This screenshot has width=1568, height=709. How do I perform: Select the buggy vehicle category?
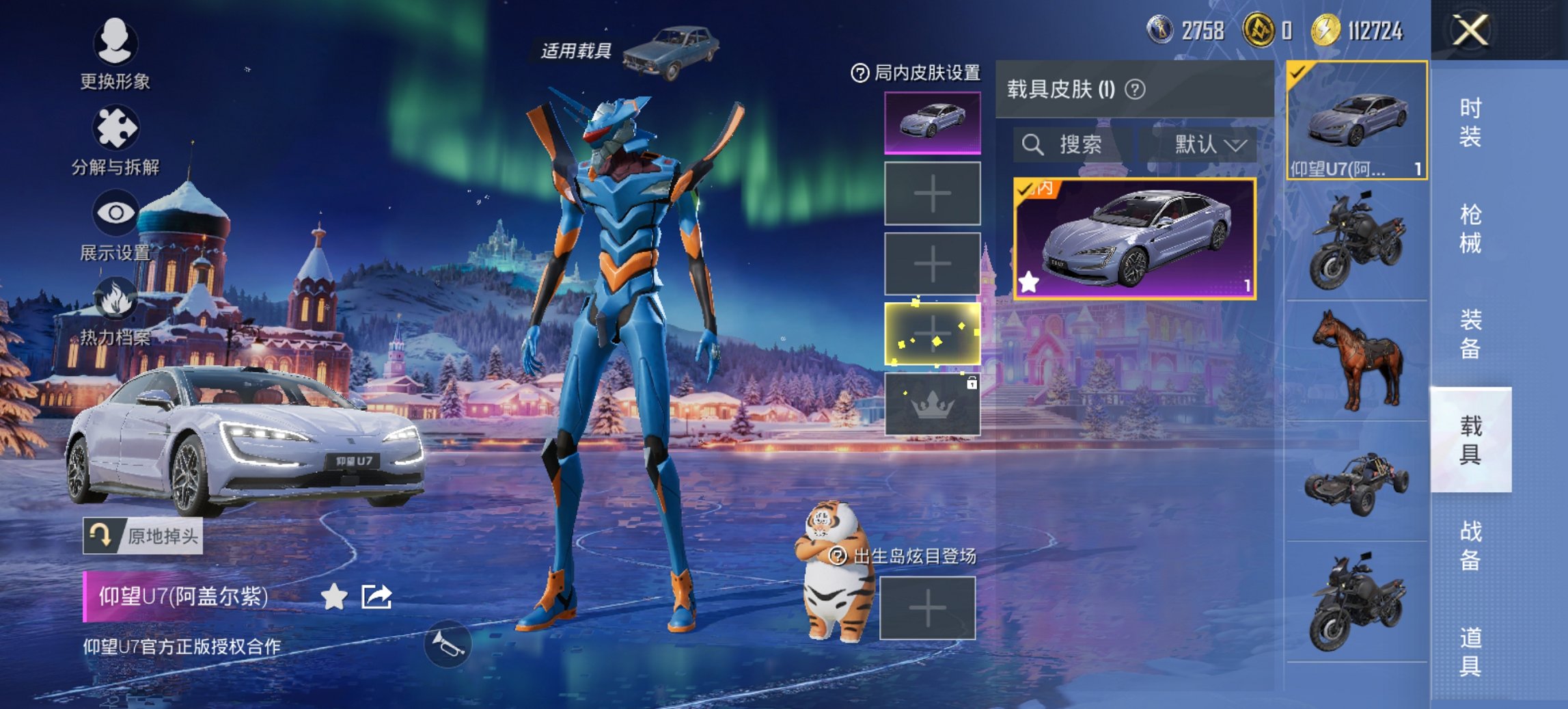(1357, 482)
